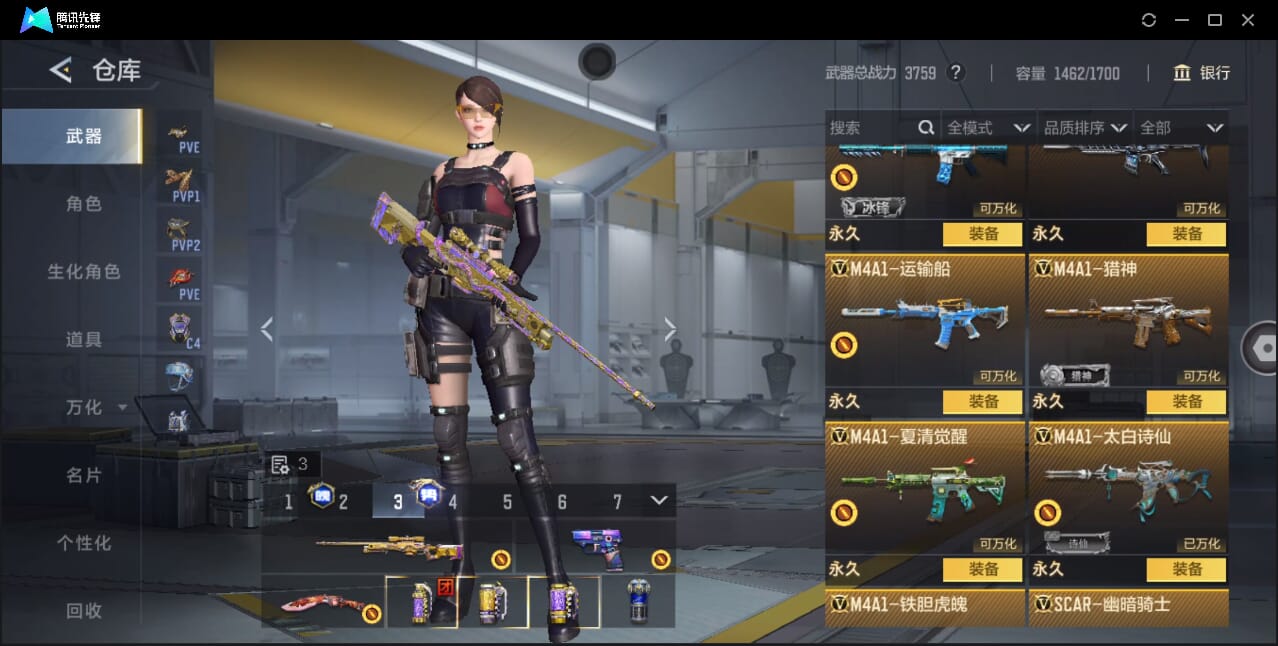Open the 名片 category
The width and height of the screenshot is (1278, 646).
84,475
